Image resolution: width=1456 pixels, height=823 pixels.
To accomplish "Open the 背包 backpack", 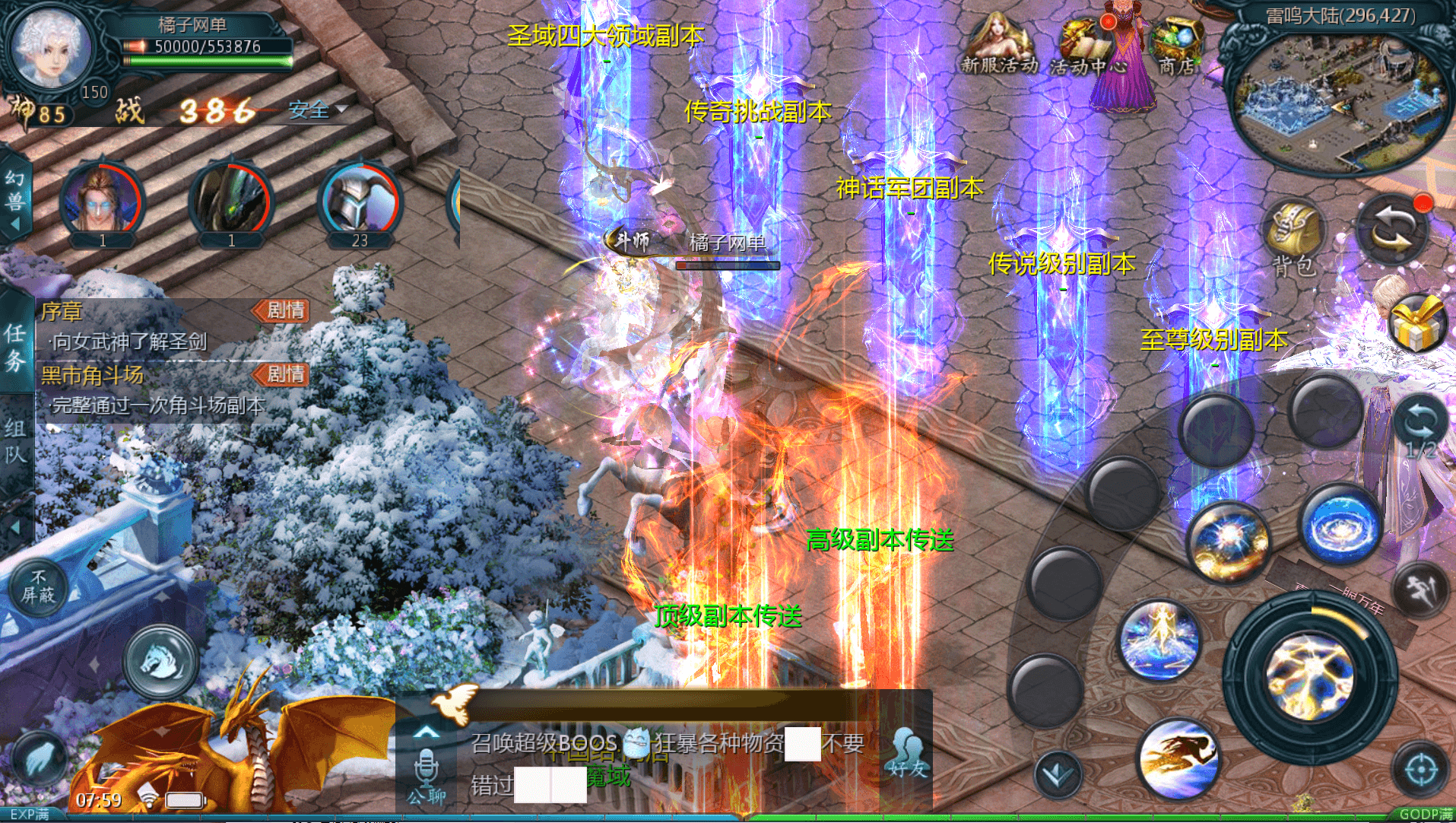I will tap(1293, 237).
